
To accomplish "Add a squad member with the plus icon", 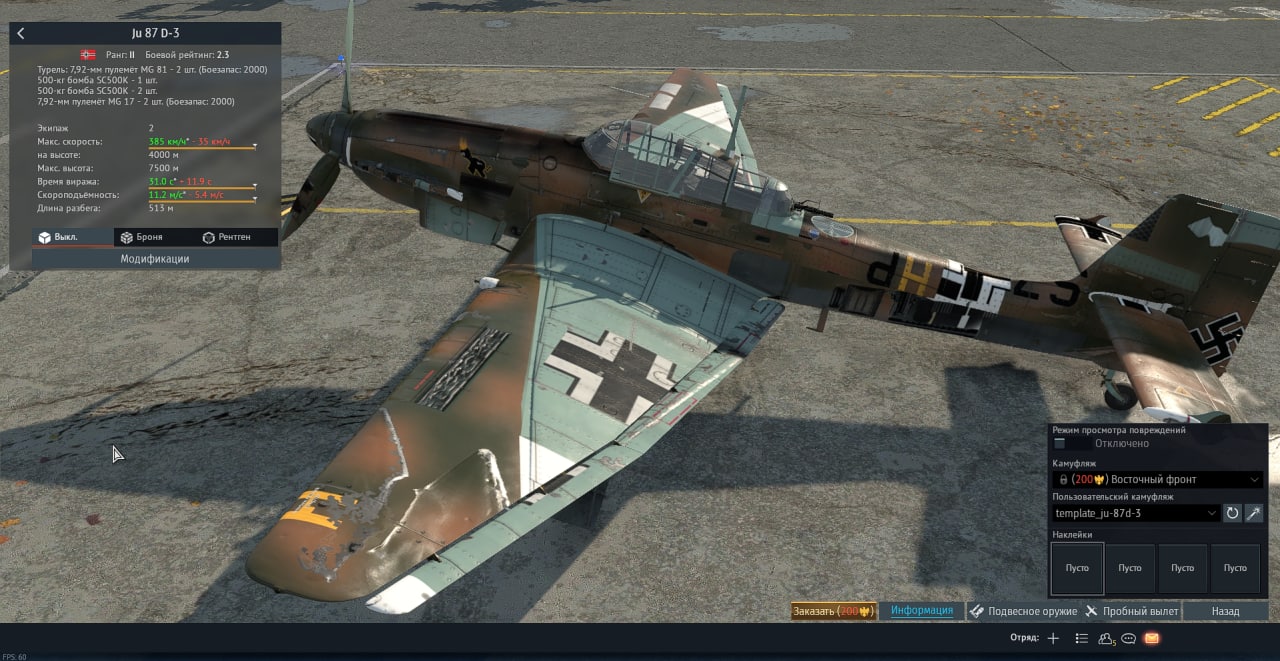I will 1053,638.
